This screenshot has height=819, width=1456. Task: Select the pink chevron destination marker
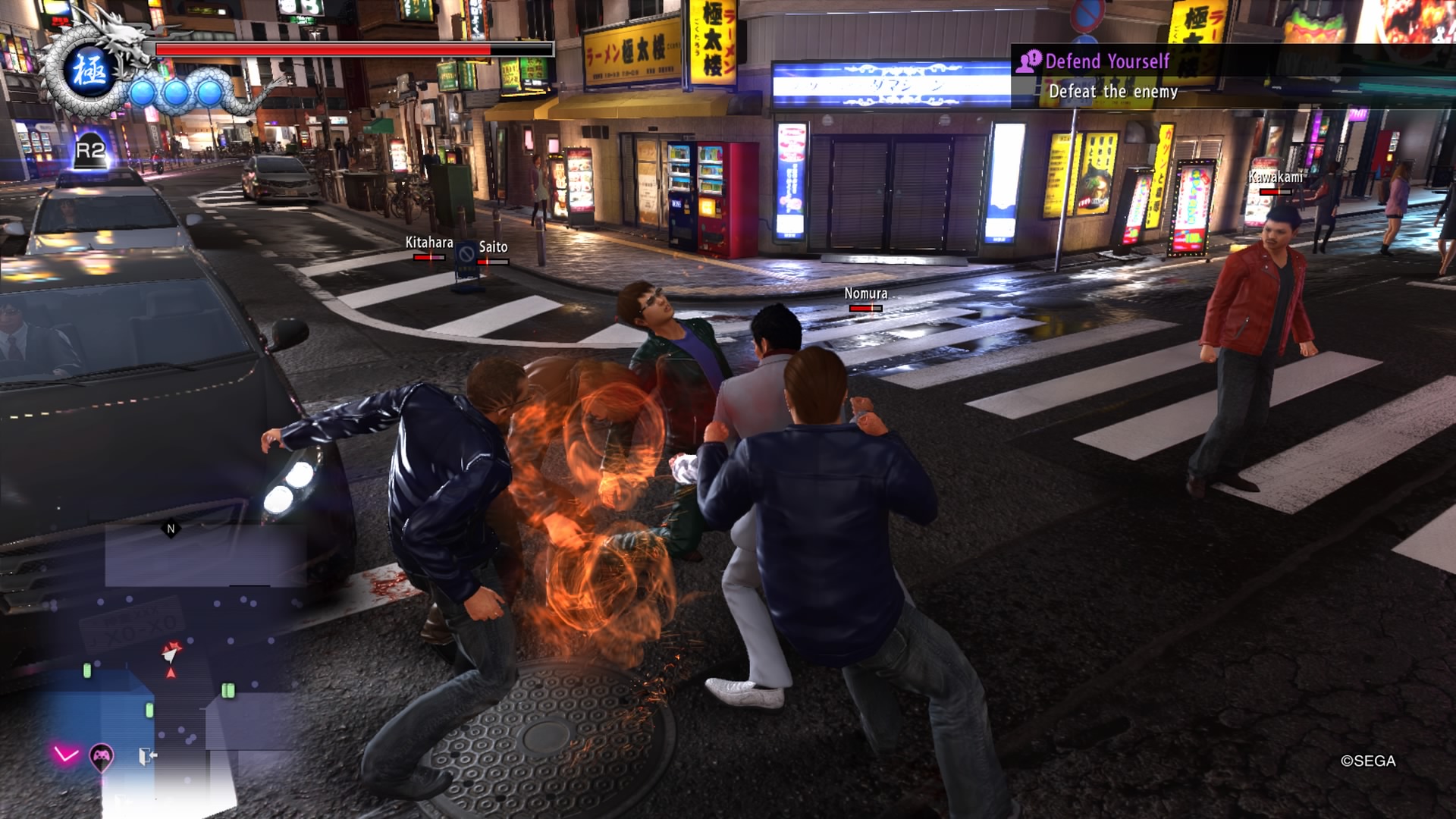coord(66,754)
